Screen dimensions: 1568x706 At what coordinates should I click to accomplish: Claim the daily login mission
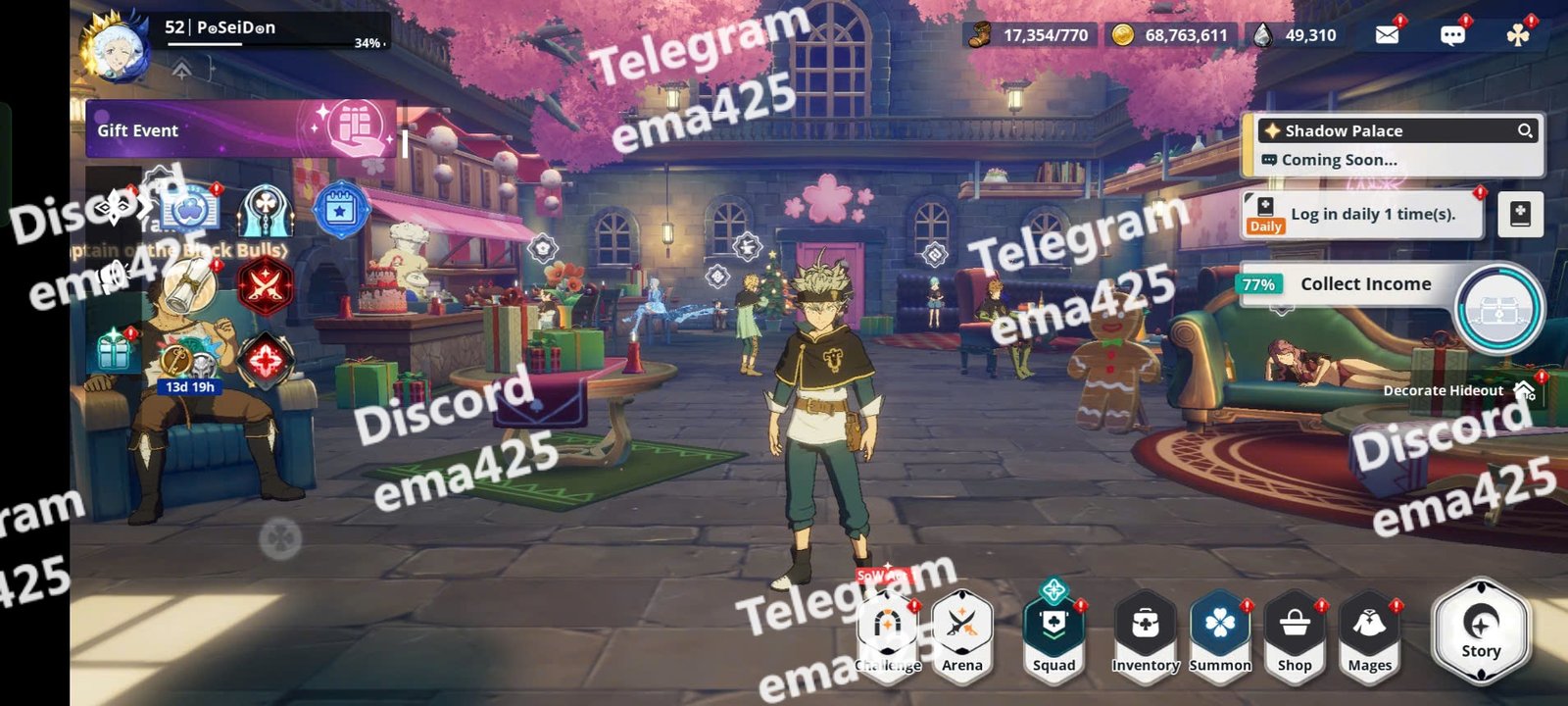tap(1370, 215)
